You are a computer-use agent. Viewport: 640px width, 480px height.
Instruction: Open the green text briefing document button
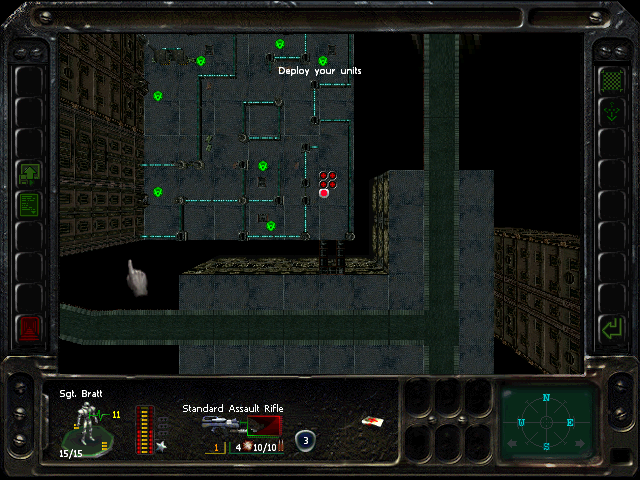[x=30, y=205]
